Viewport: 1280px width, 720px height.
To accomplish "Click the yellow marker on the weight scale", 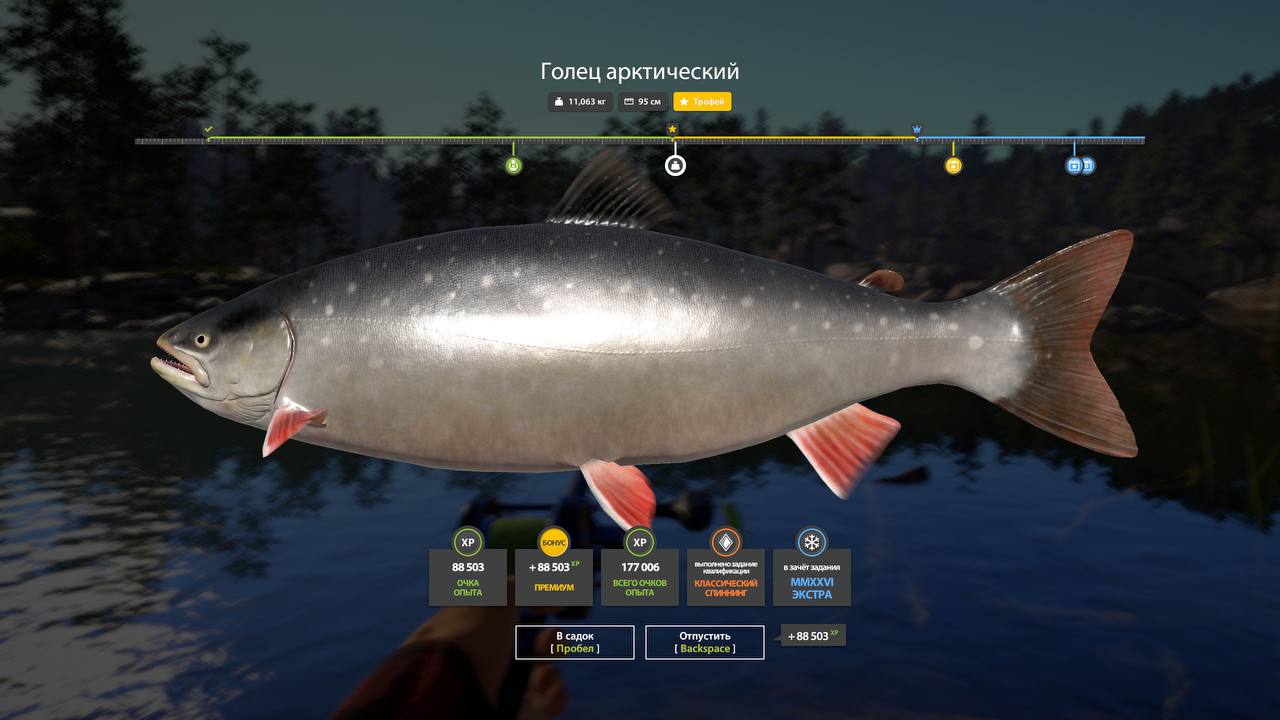I will (x=953, y=165).
